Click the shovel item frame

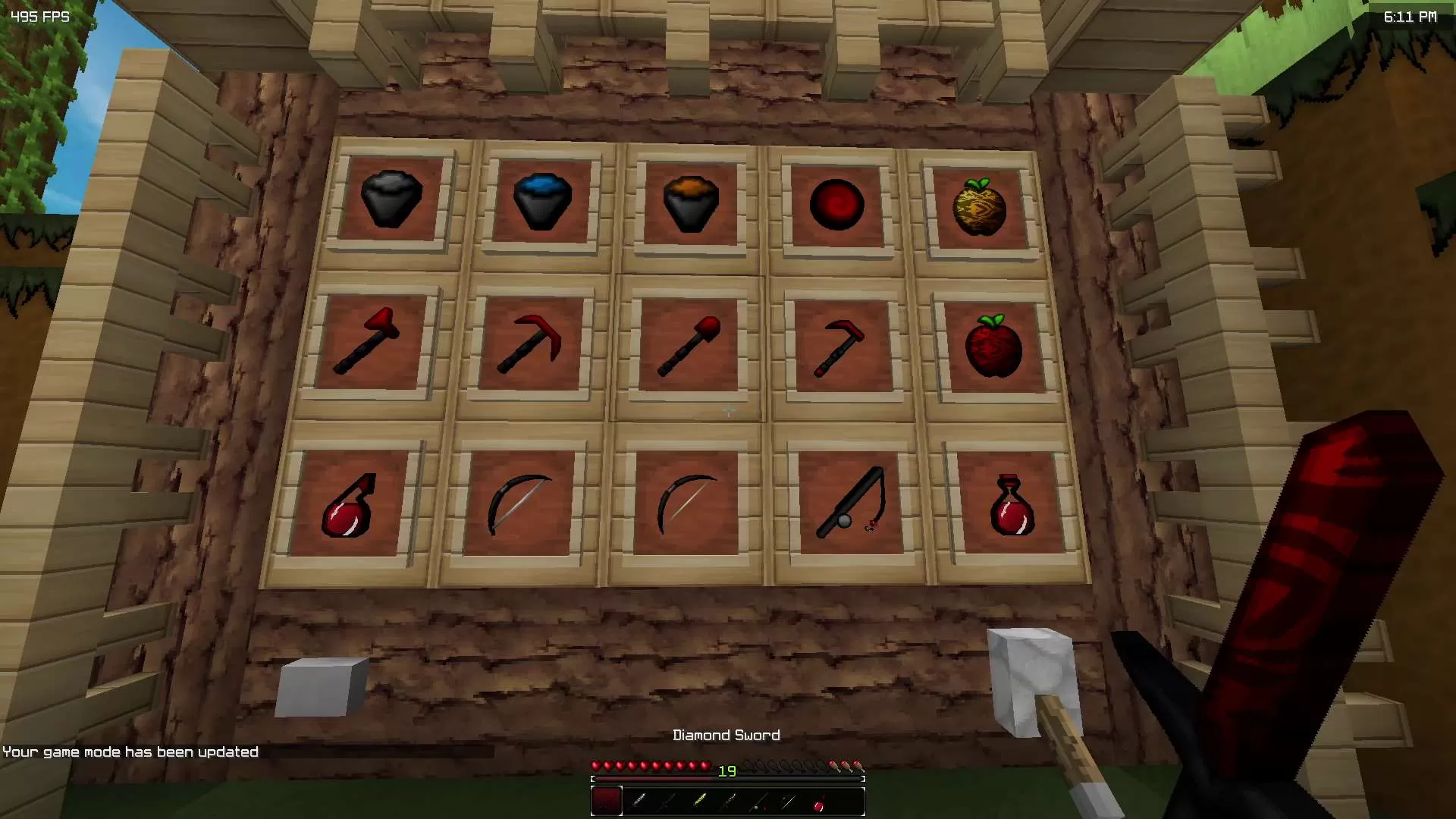click(686, 345)
